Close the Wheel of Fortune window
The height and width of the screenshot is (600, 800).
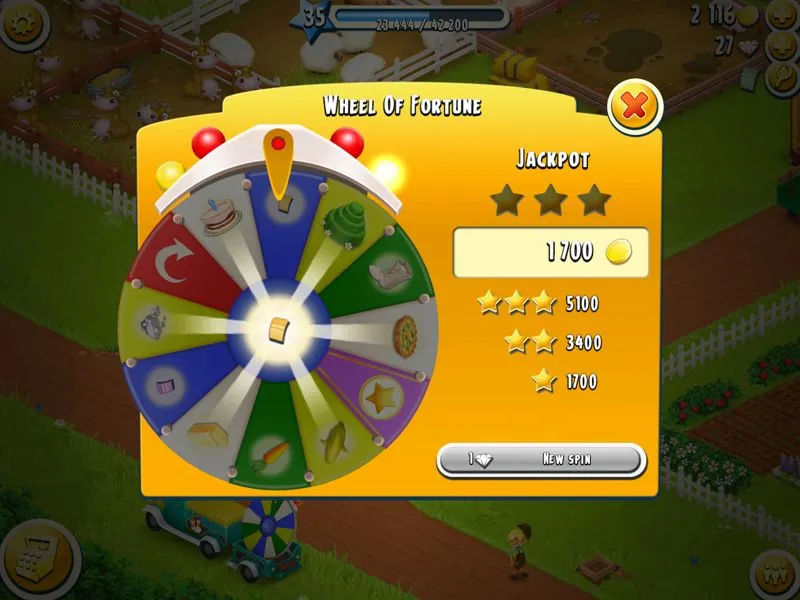coord(634,105)
